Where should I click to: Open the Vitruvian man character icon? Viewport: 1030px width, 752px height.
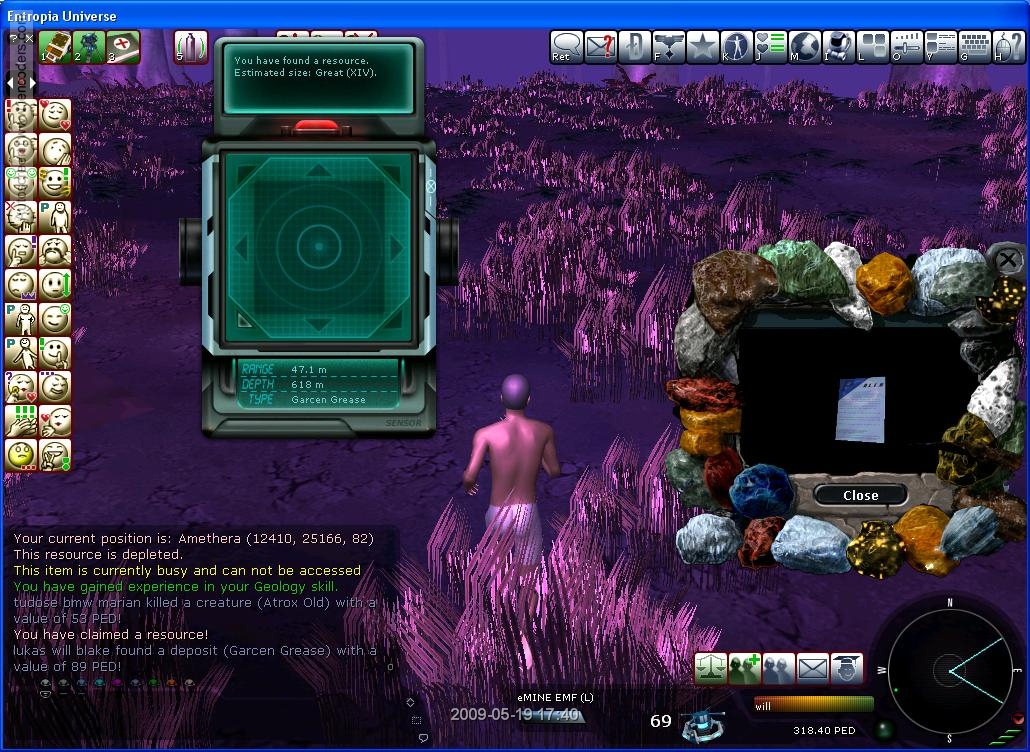(737, 47)
